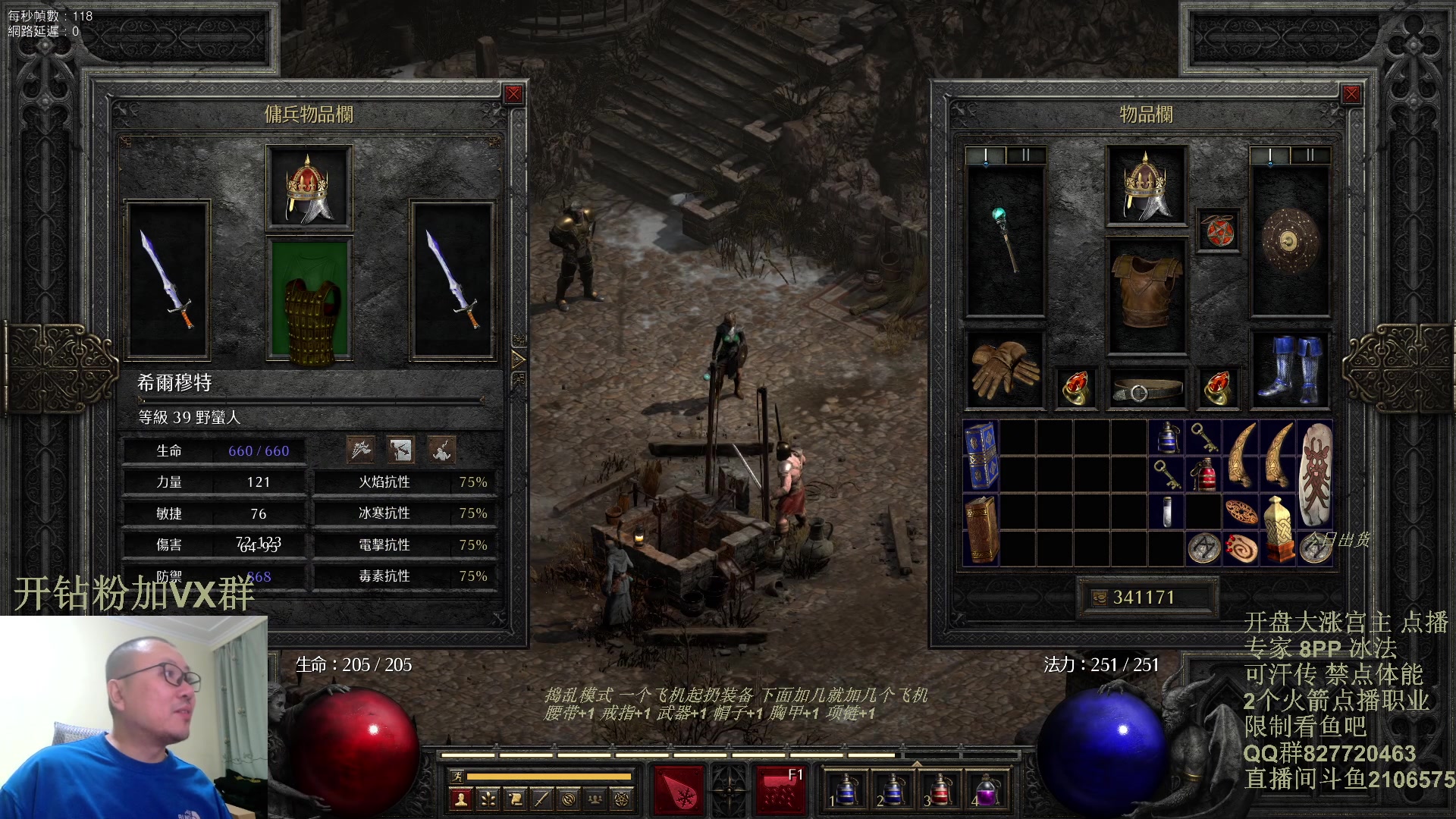Pick up the blue tome in inventory

tap(981, 456)
